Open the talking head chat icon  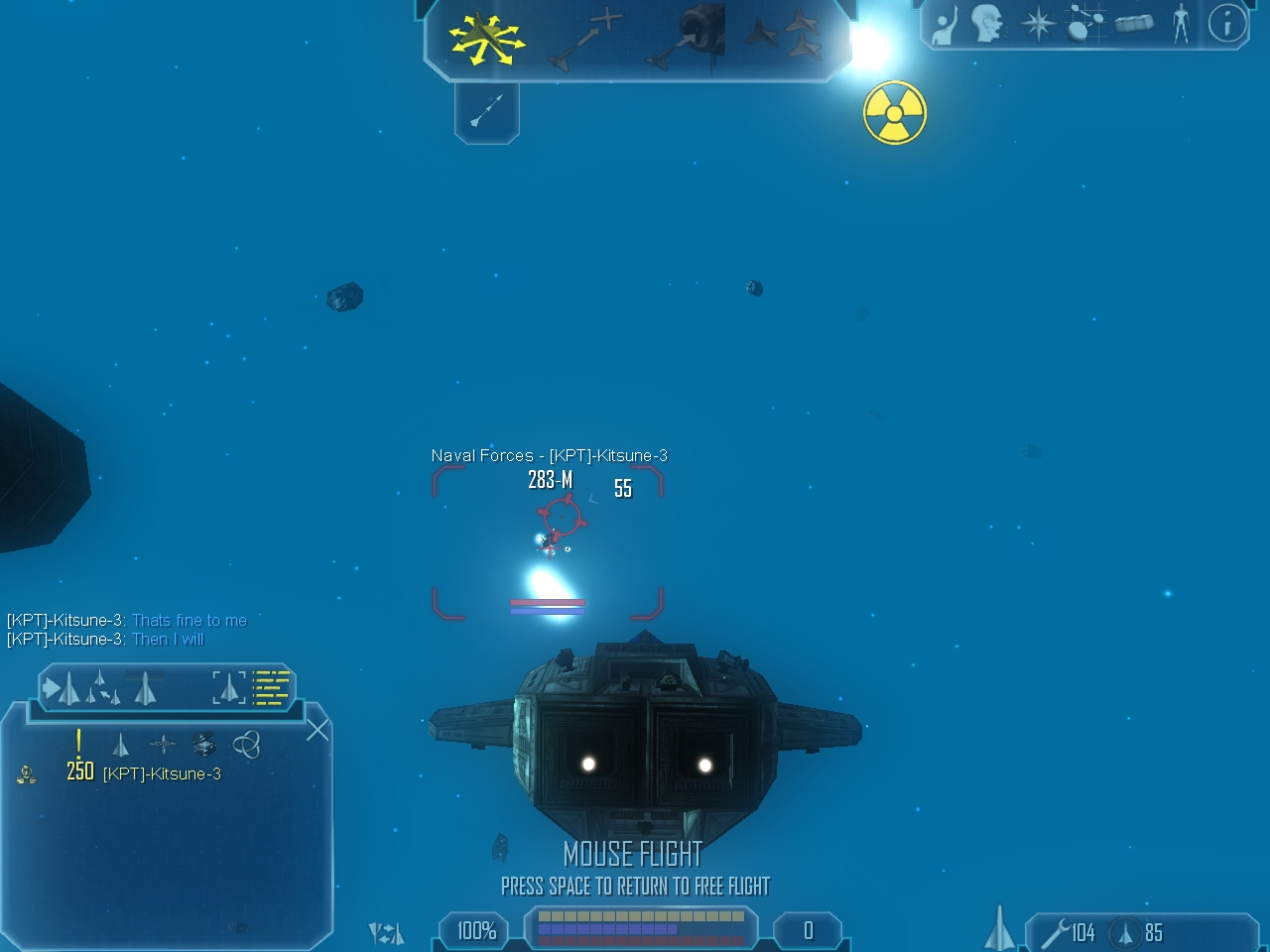[987, 24]
